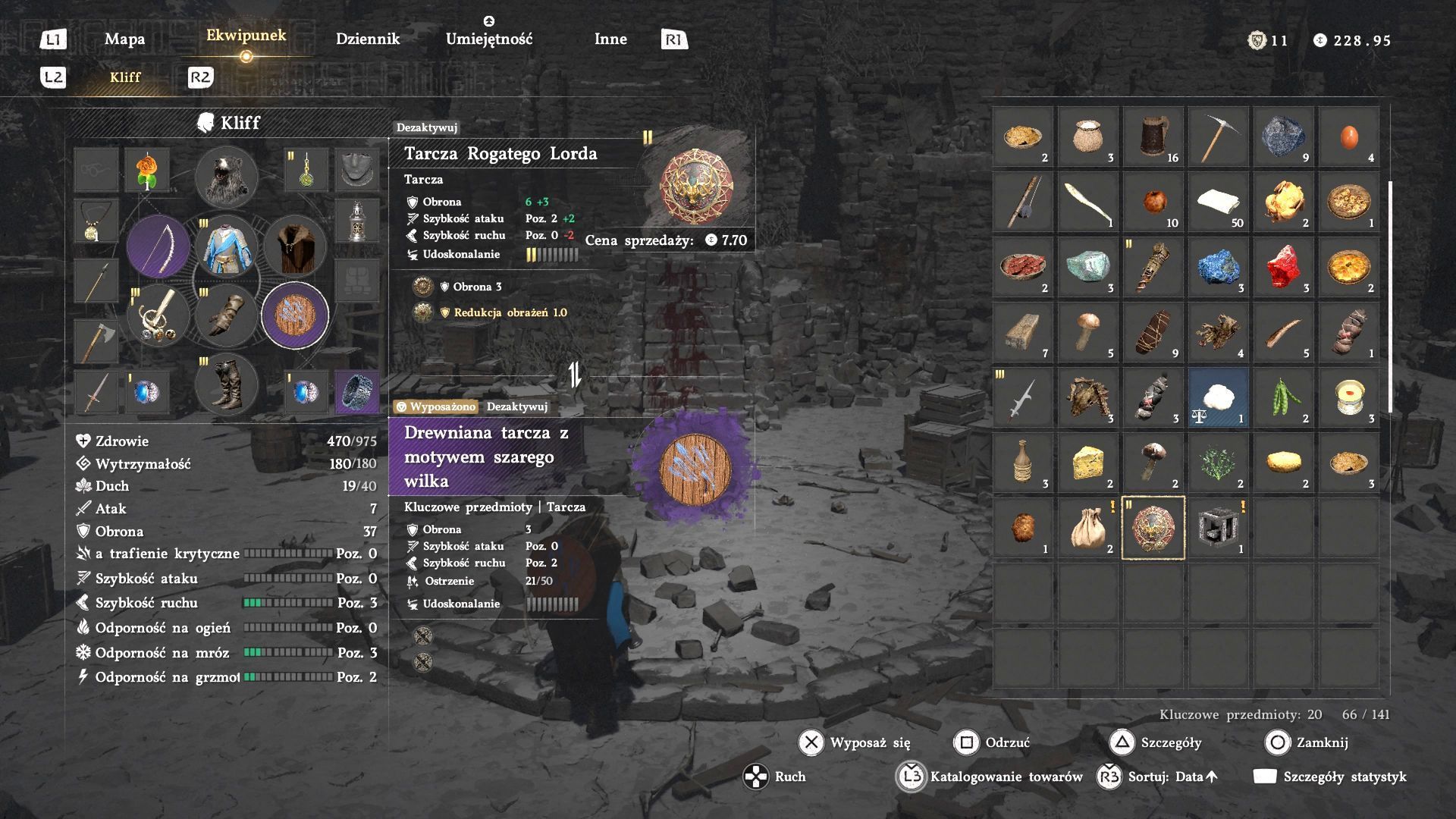Click the bear head helmet slot
Image resolution: width=1456 pixels, height=819 pixels.
pyautogui.click(x=226, y=177)
